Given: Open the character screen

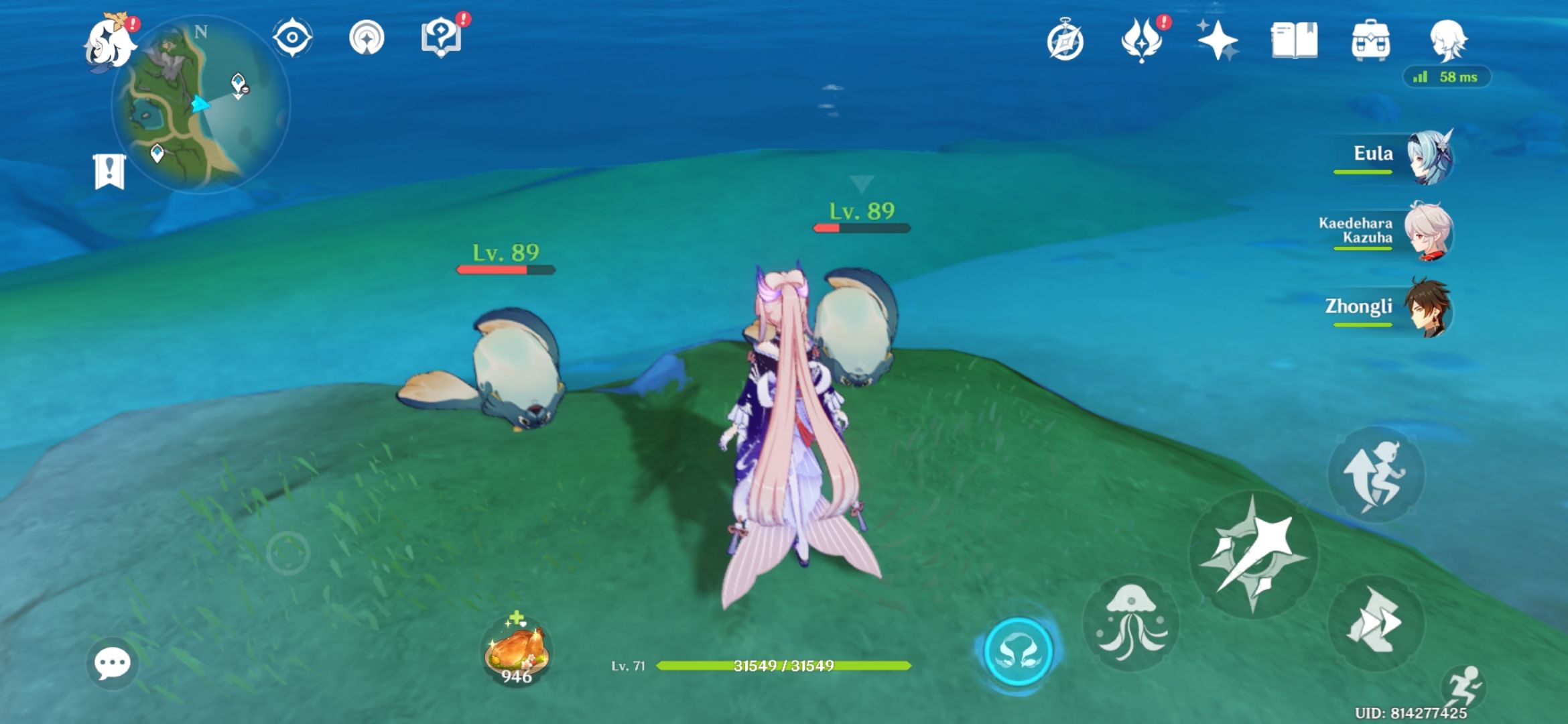Looking at the screenshot, I should point(1445,42).
